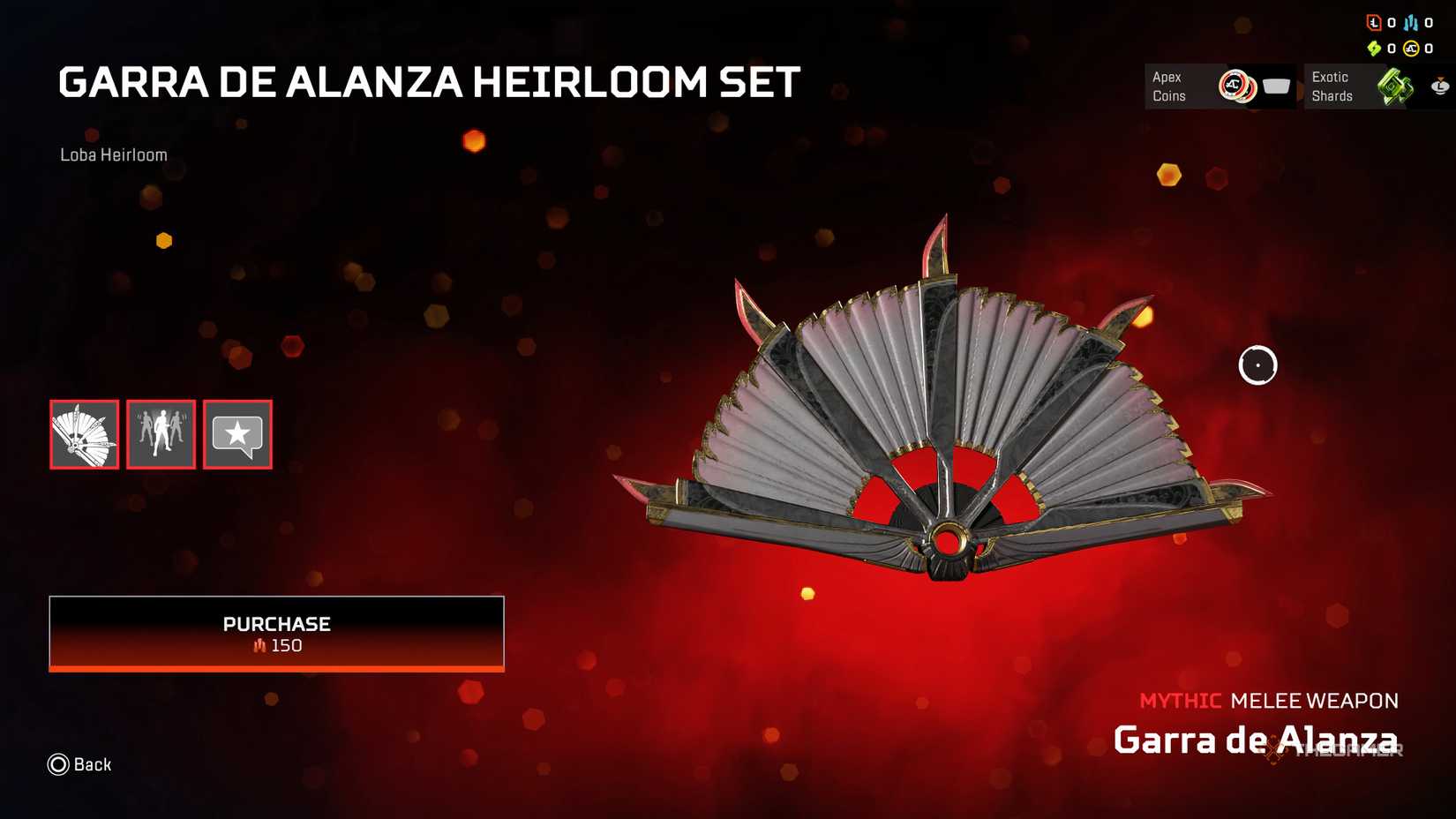
Task: Open the star quote speech-bubble icon
Action: point(236,434)
